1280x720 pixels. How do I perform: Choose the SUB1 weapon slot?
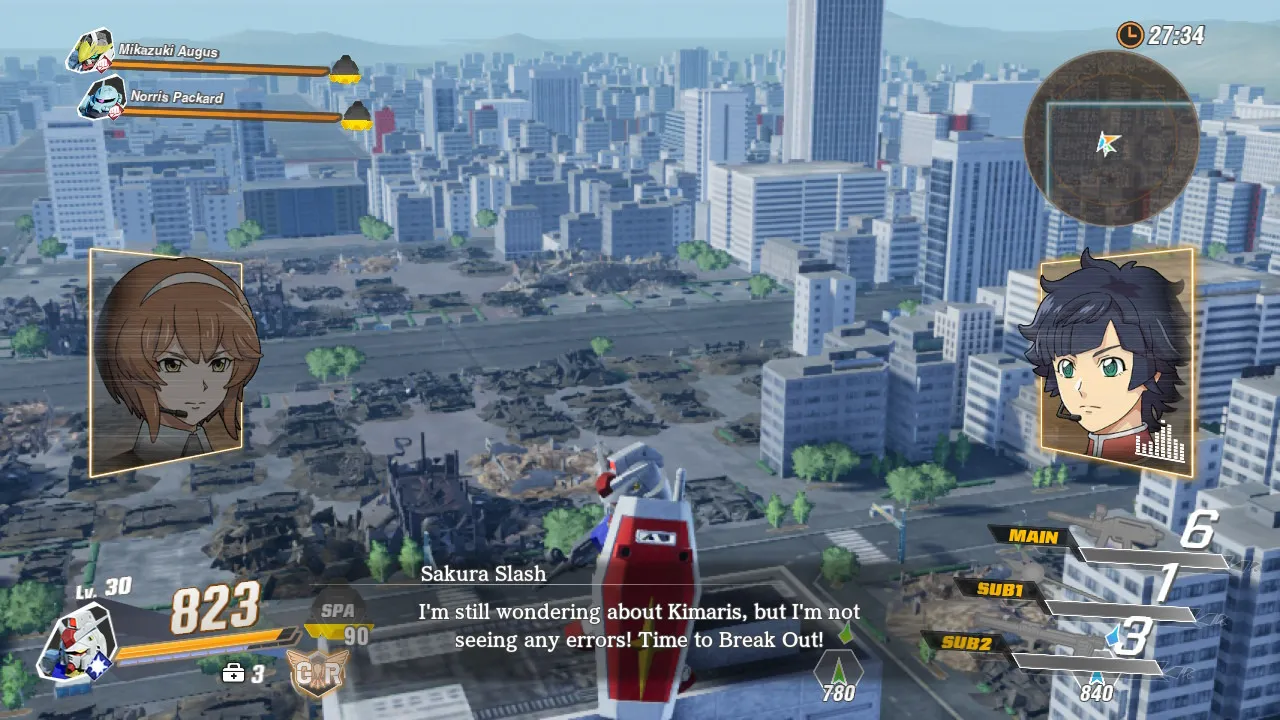pyautogui.click(x=999, y=589)
